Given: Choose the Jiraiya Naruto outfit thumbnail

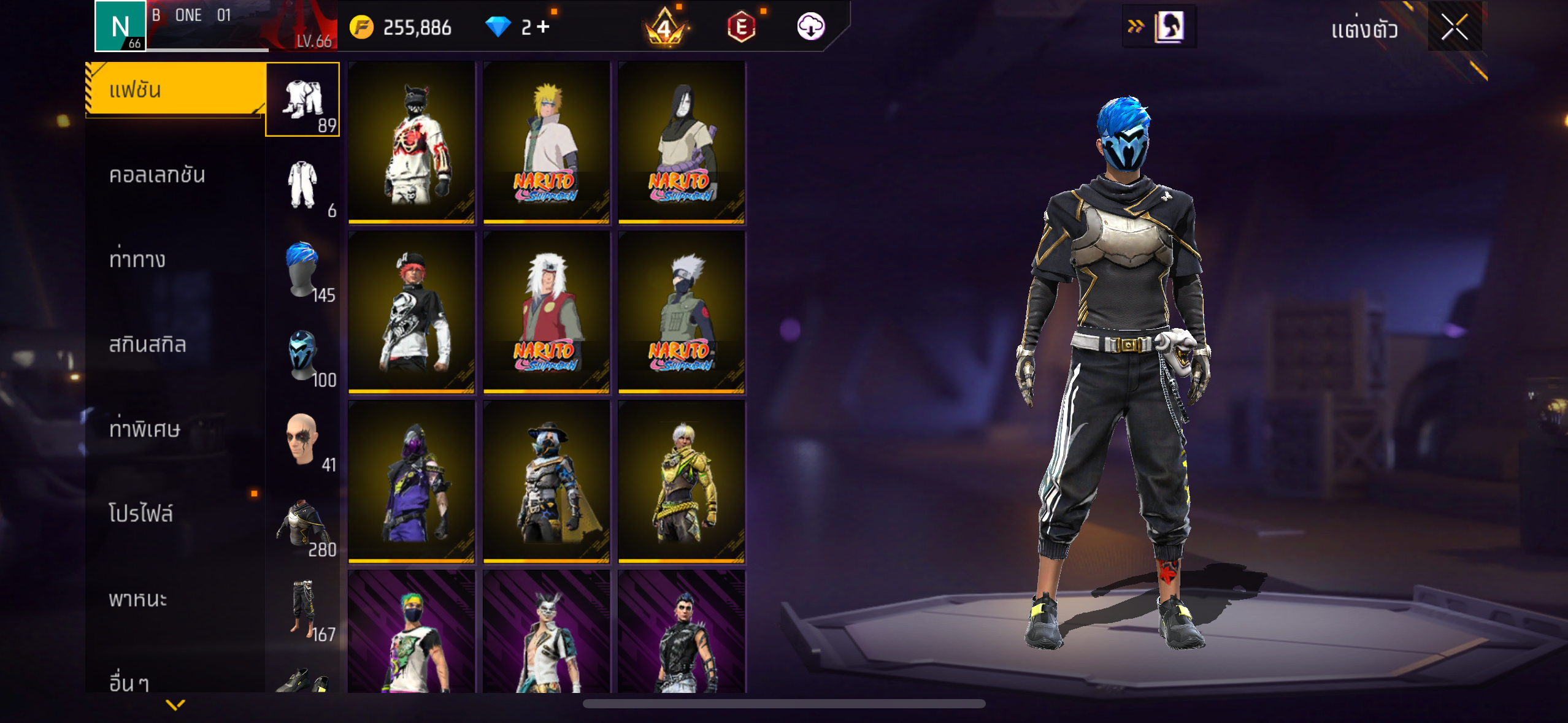Looking at the screenshot, I should (546, 312).
